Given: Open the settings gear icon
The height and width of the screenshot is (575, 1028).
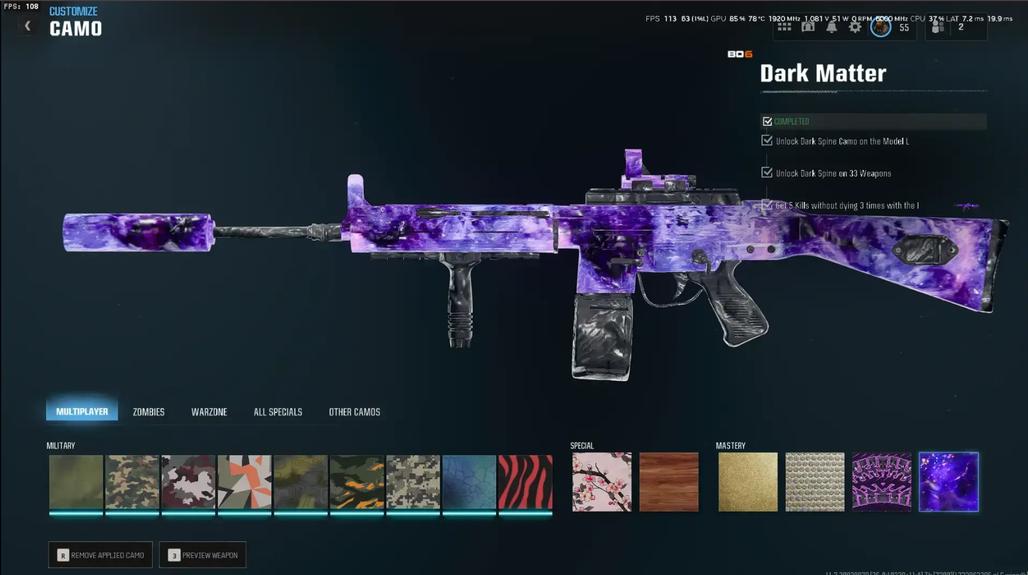Looking at the screenshot, I should 855,27.
